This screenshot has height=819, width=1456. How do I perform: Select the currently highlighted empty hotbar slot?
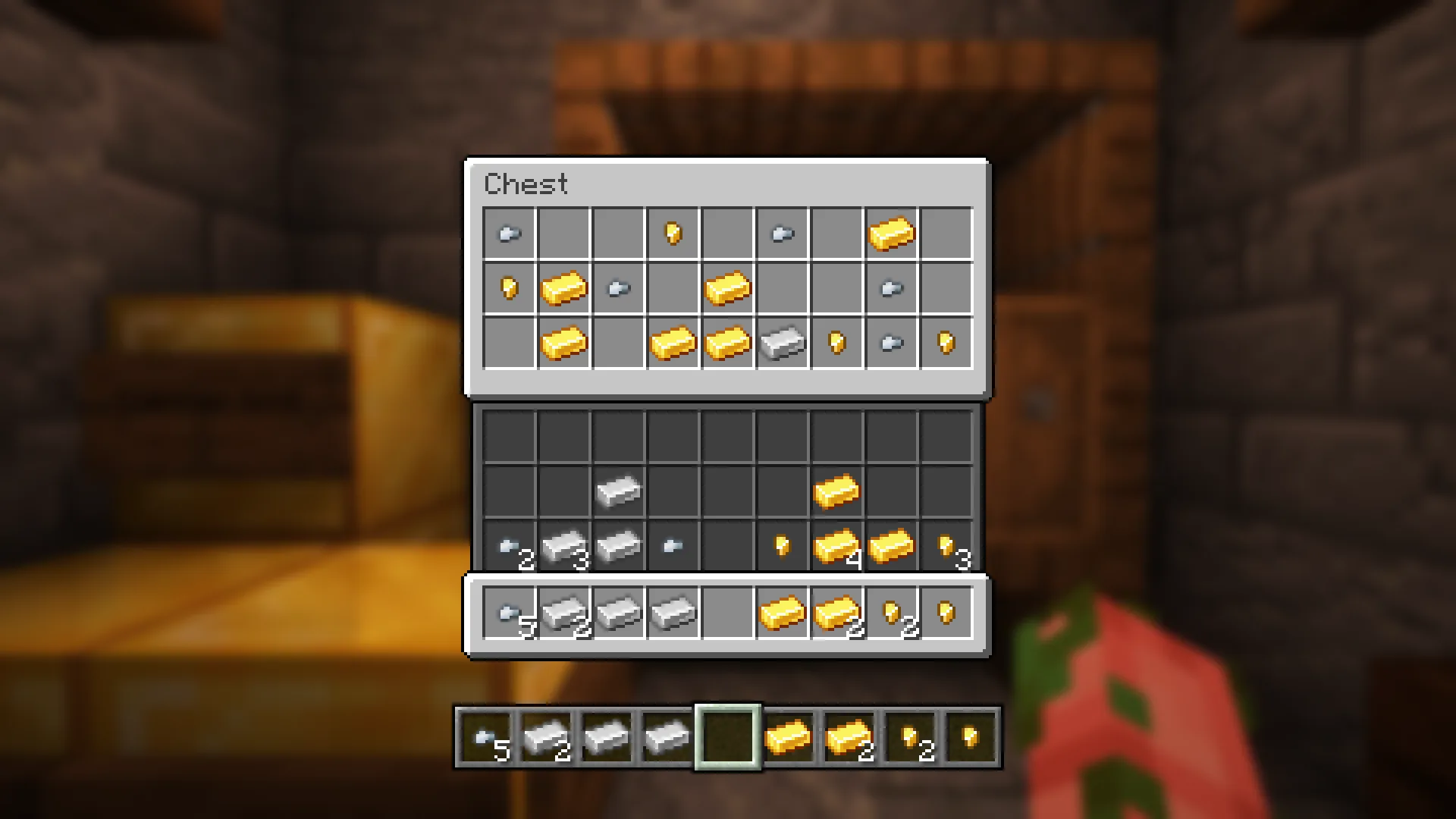pyautogui.click(x=726, y=736)
